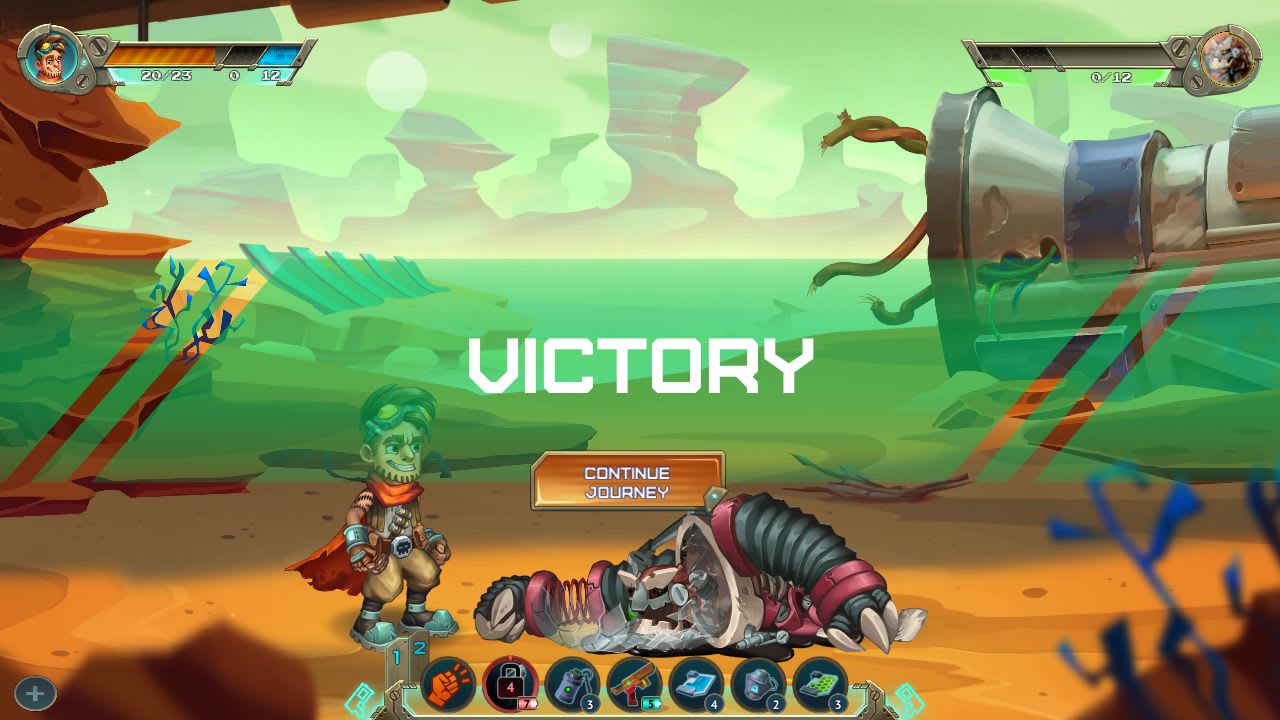The width and height of the screenshot is (1280, 720).
Task: Toggle the number 2 marker on the podium
Action: point(417,648)
